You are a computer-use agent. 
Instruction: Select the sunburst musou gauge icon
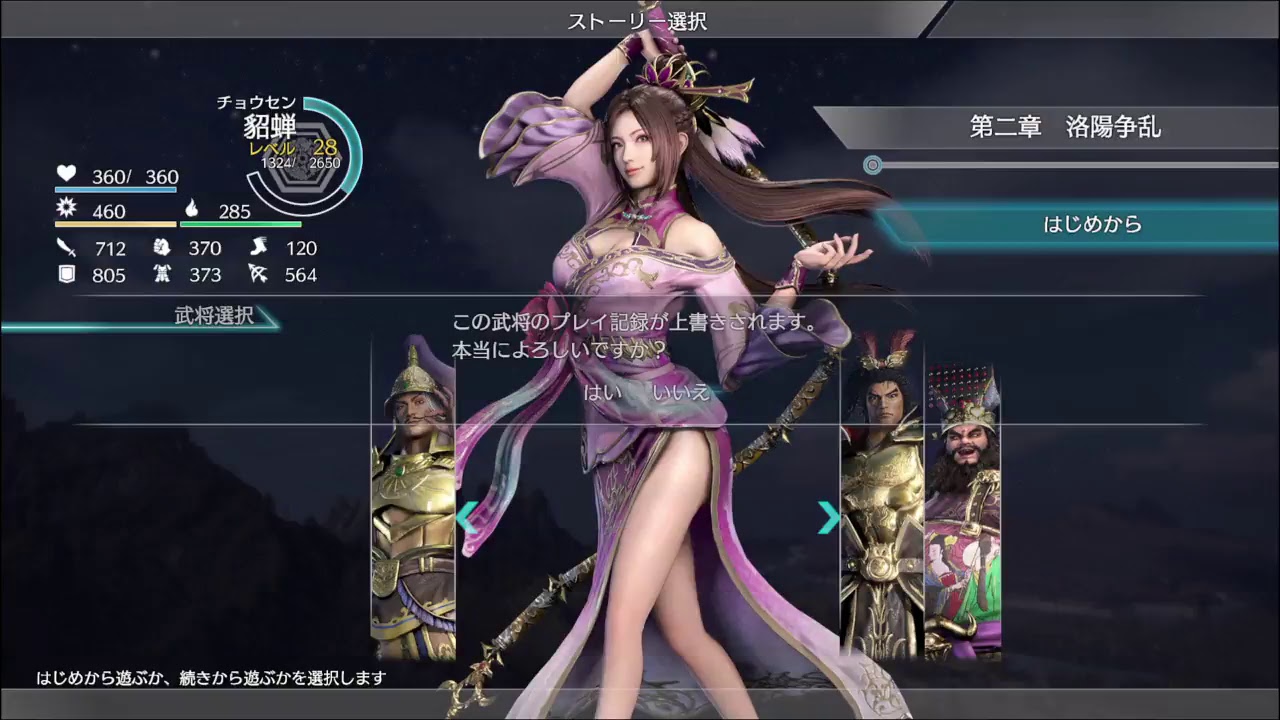[x=65, y=209]
